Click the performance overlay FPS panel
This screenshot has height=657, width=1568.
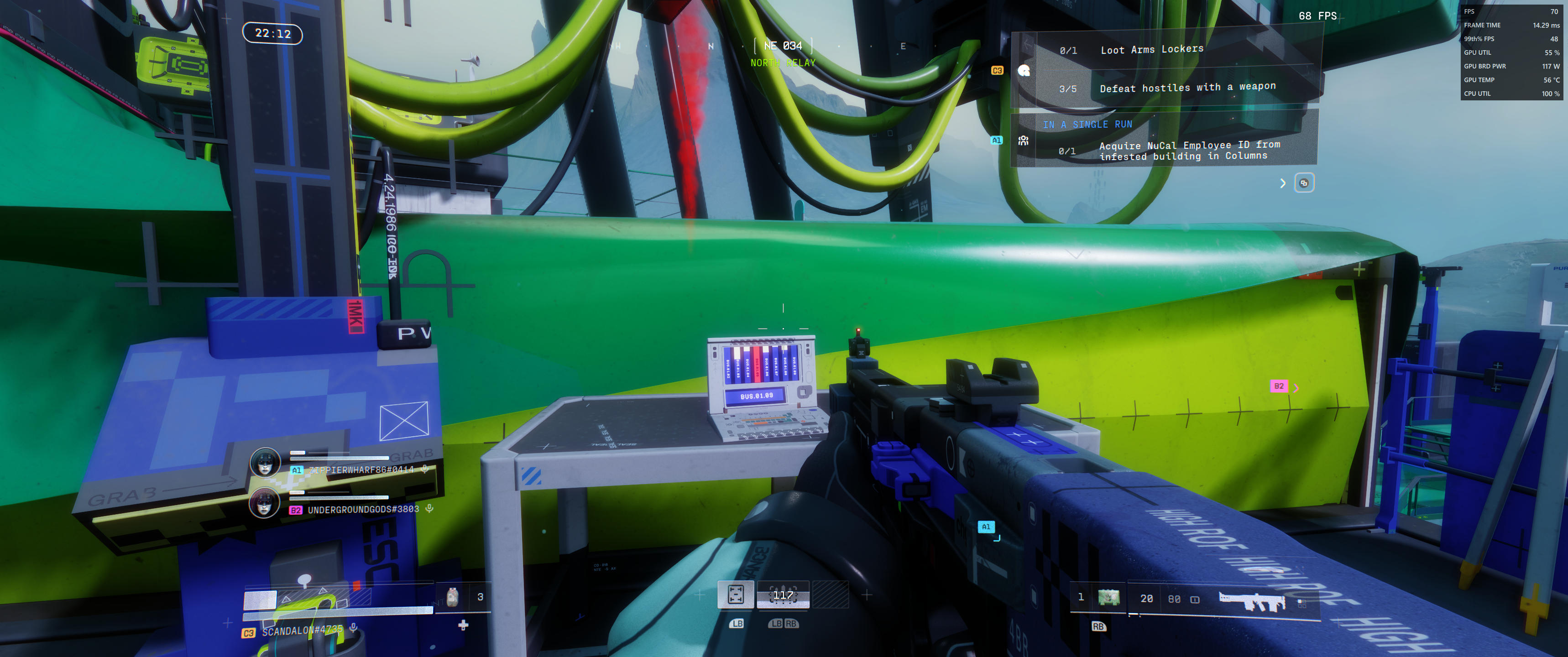click(1512, 52)
